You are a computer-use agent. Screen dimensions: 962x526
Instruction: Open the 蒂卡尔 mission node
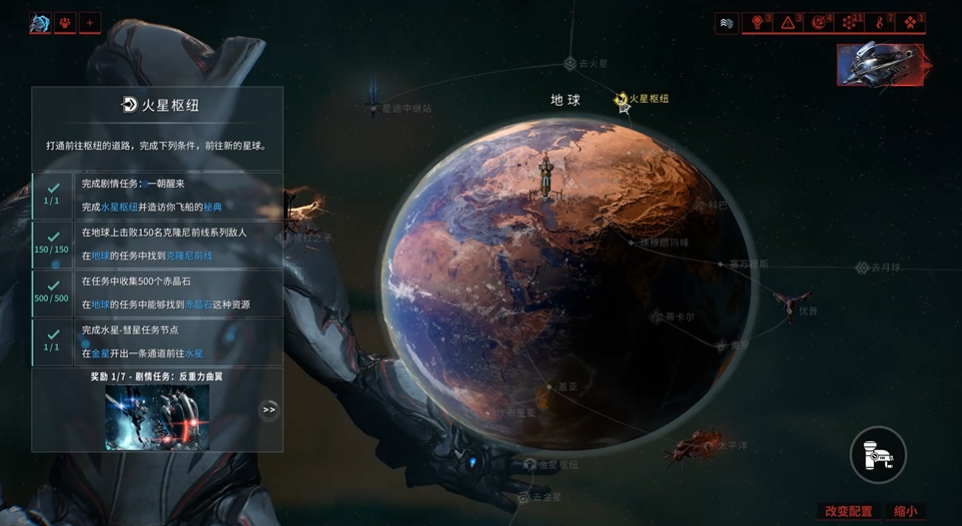click(x=657, y=317)
